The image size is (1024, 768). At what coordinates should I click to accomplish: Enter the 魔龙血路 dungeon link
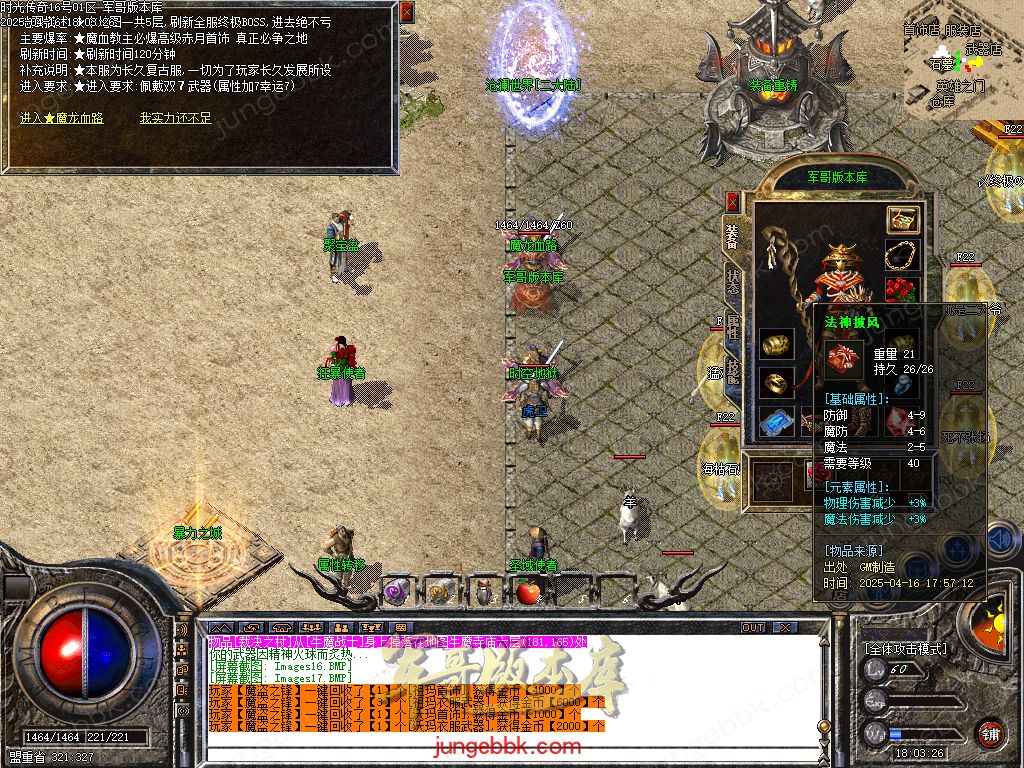tap(61, 118)
